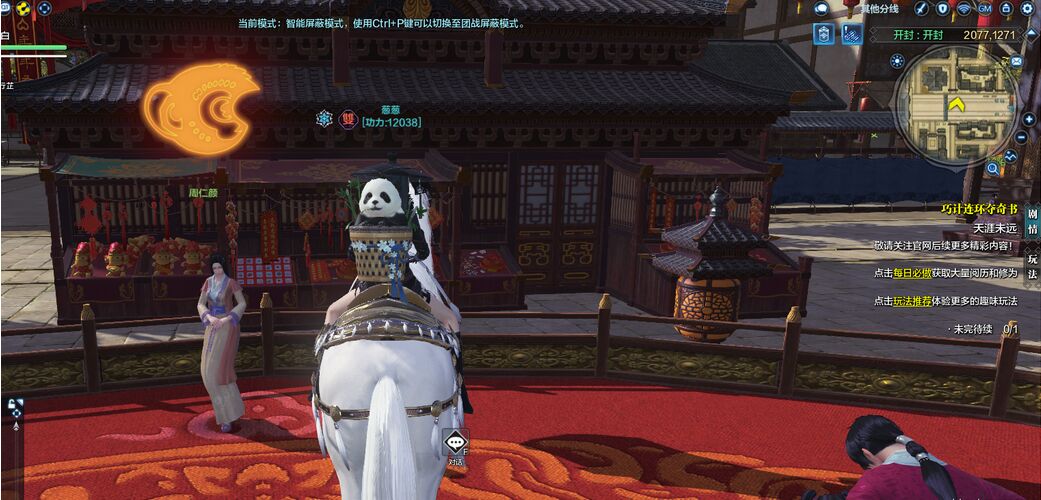Viewport: 1041px width, 500px height.
Task: Open the shield security icon
Action: [942, 9]
